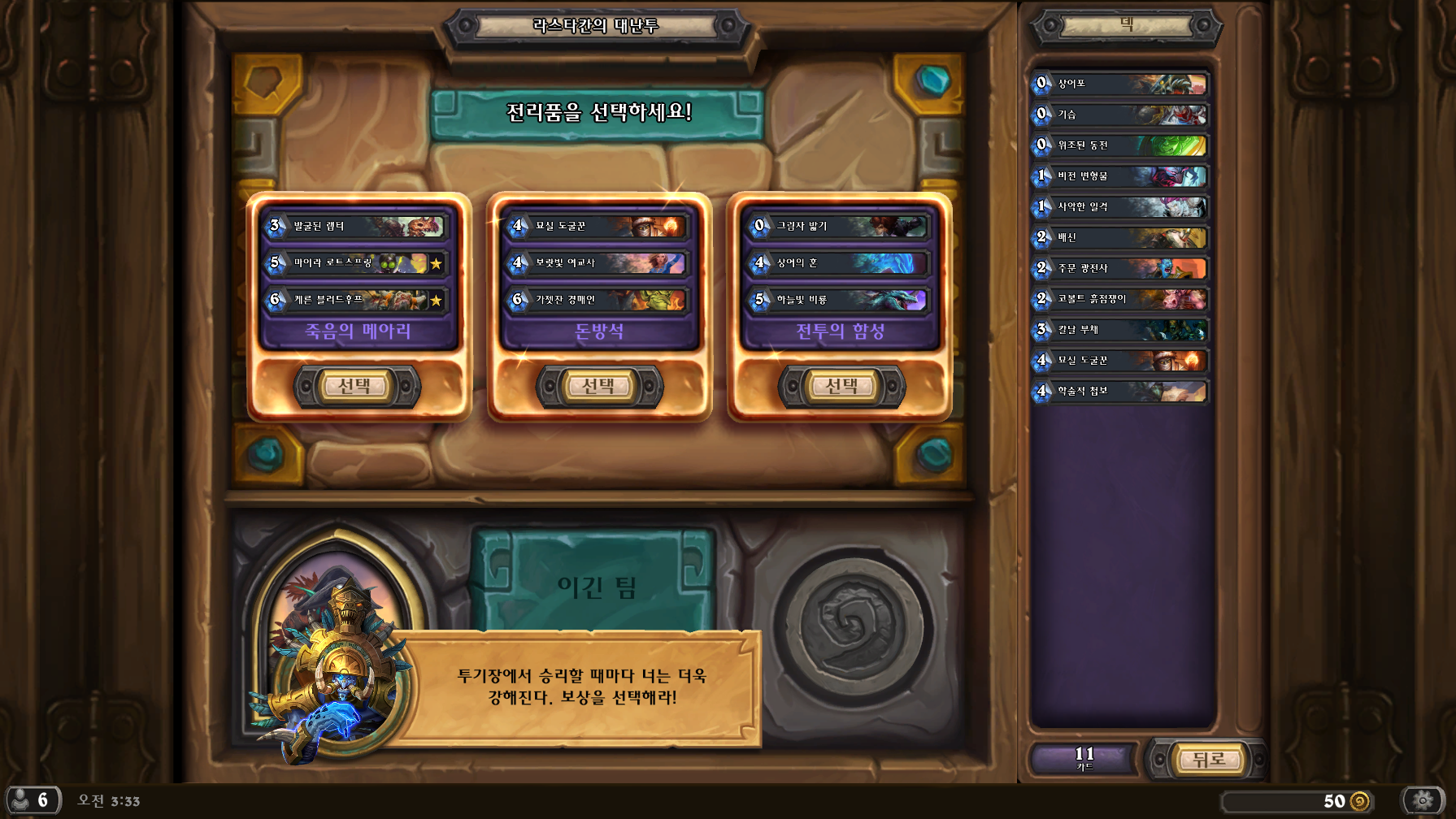Screen dimensions: 1456x819
Task: Select the 하늘빛 비룡 card row
Action: [840, 300]
